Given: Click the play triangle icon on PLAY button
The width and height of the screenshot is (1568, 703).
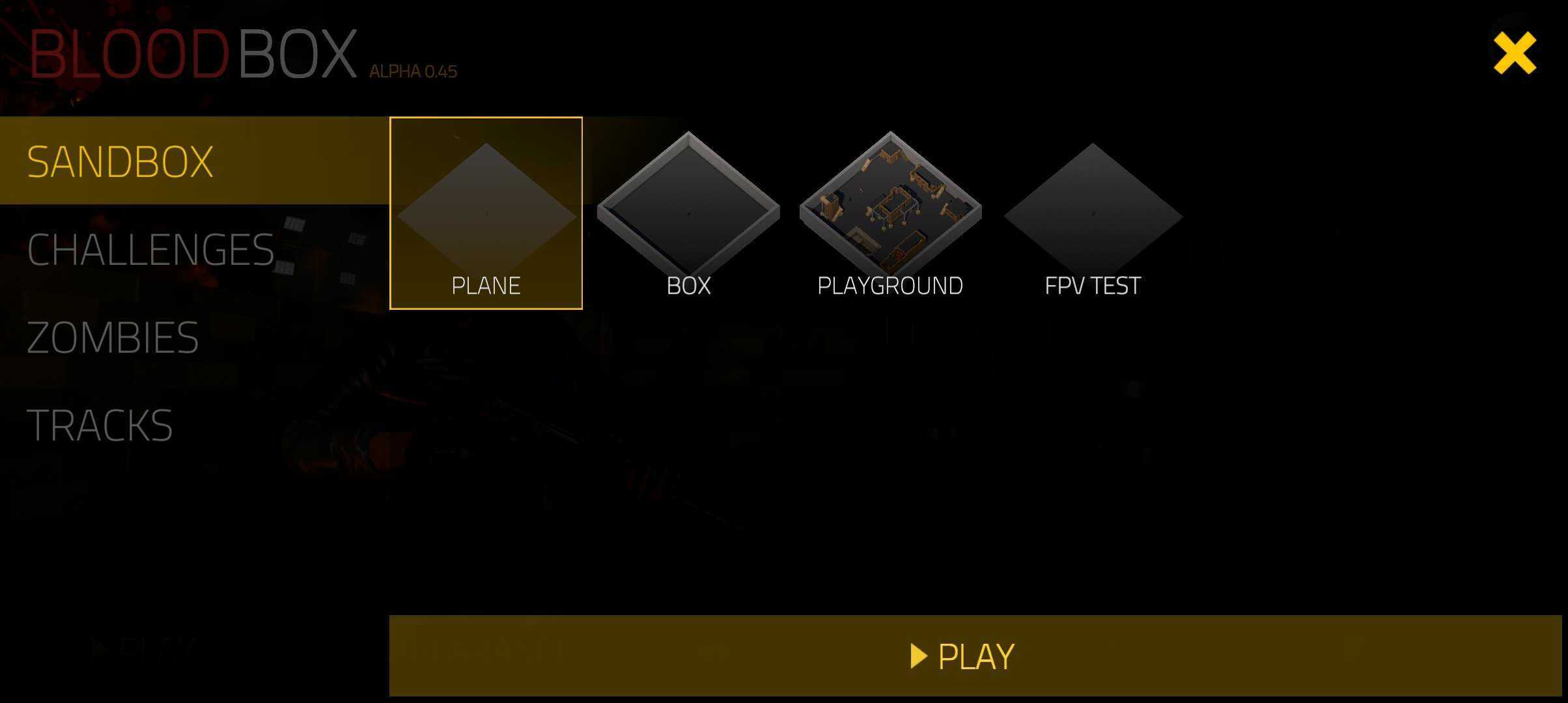Looking at the screenshot, I should pyautogui.click(x=919, y=656).
